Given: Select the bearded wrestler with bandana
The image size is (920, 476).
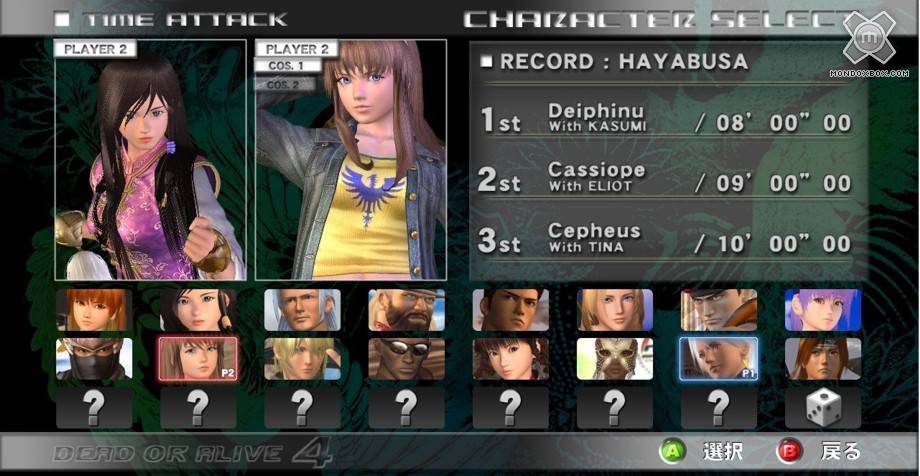Looking at the screenshot, I should tap(406, 310).
